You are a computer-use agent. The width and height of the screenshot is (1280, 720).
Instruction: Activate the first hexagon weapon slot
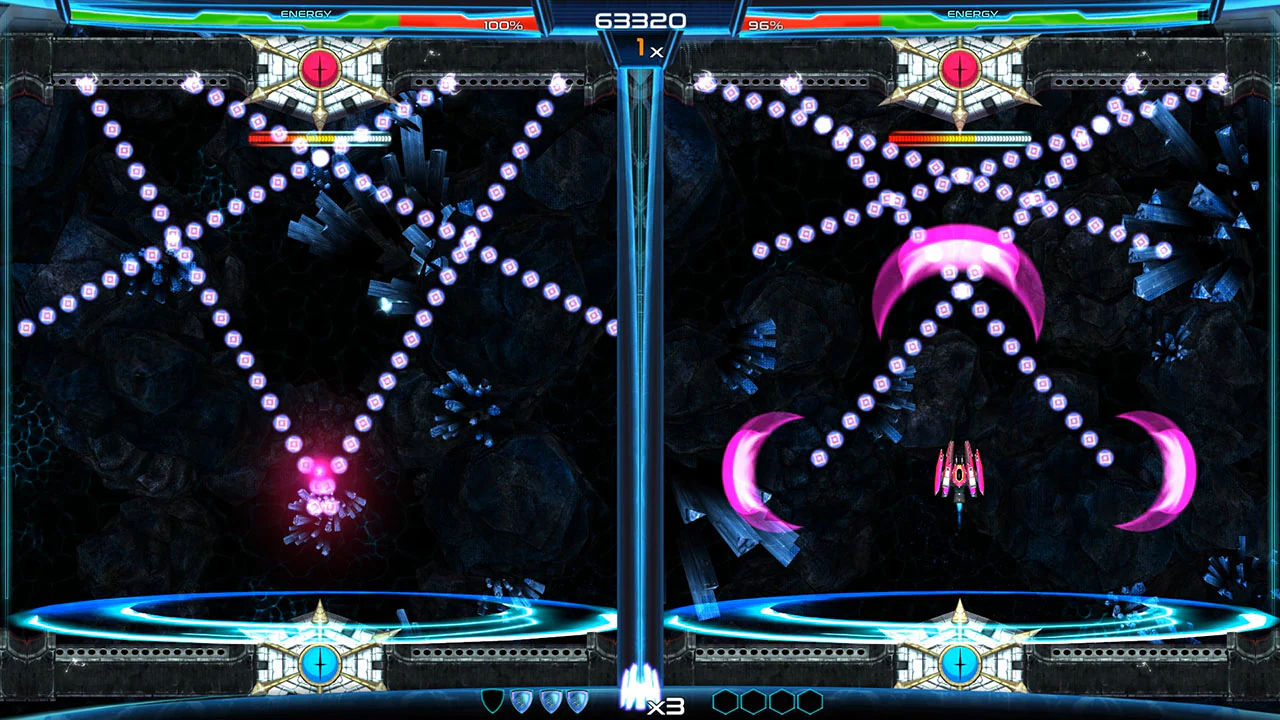click(726, 701)
